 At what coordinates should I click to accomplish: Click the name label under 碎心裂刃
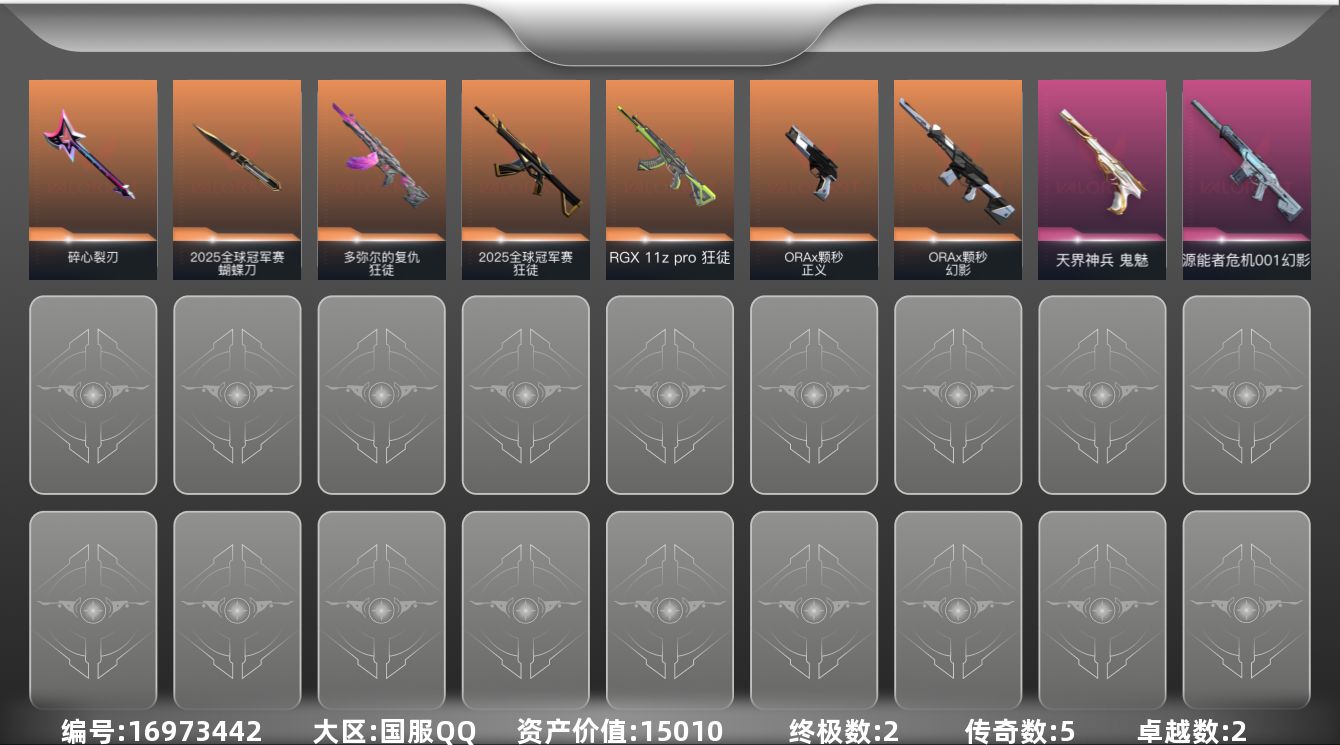coord(93,256)
